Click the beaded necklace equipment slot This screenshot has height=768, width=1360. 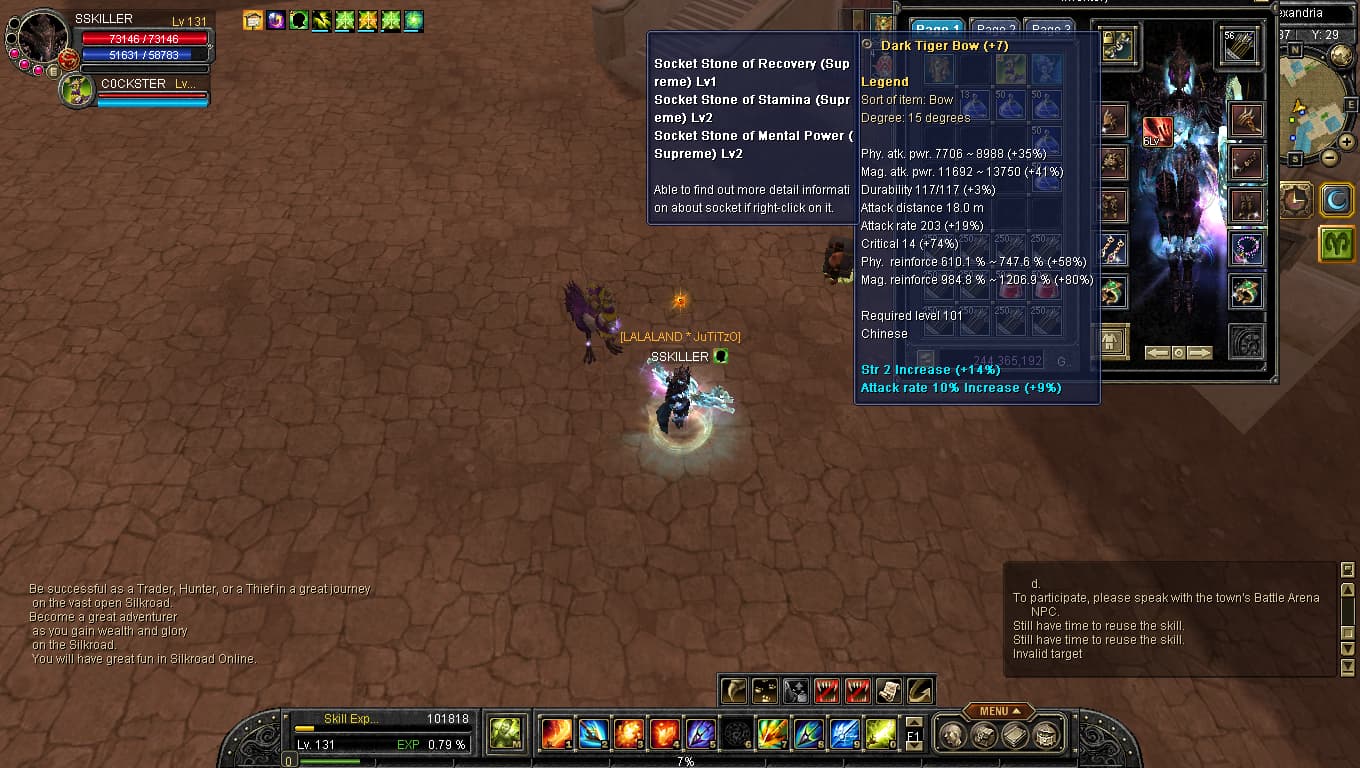1246,248
